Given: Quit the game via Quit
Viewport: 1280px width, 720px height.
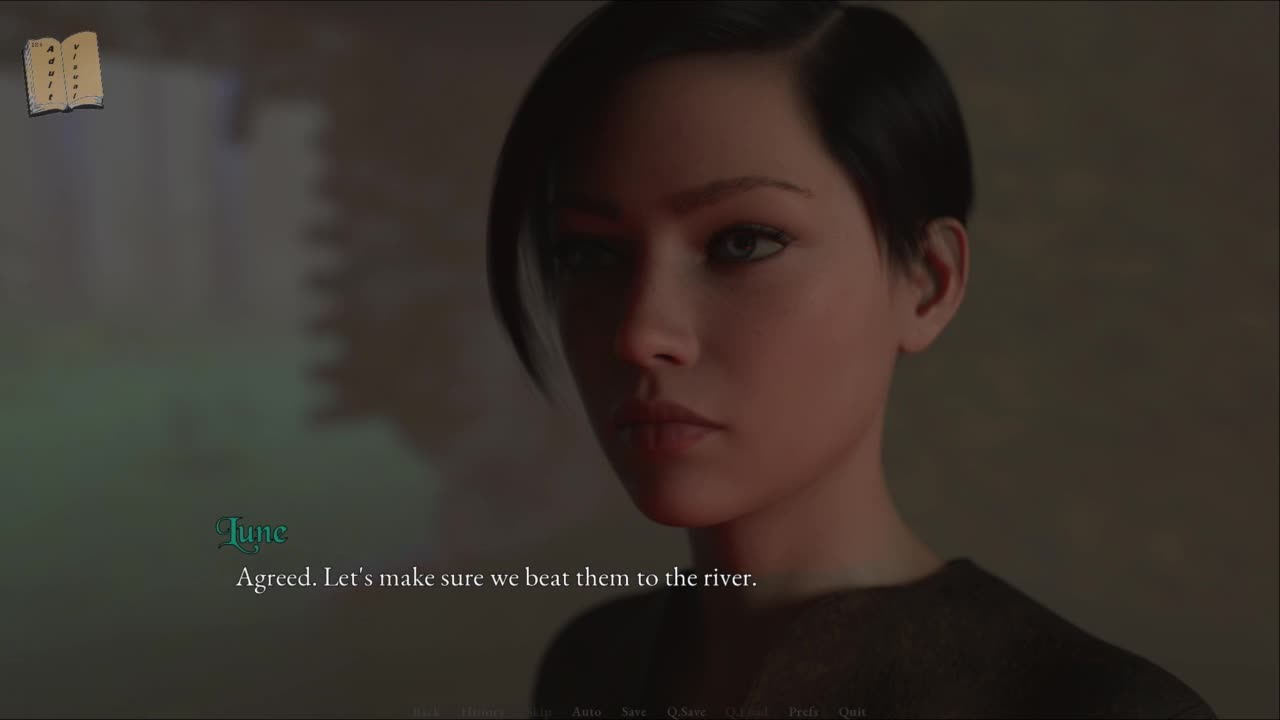Looking at the screenshot, I should coord(852,712).
